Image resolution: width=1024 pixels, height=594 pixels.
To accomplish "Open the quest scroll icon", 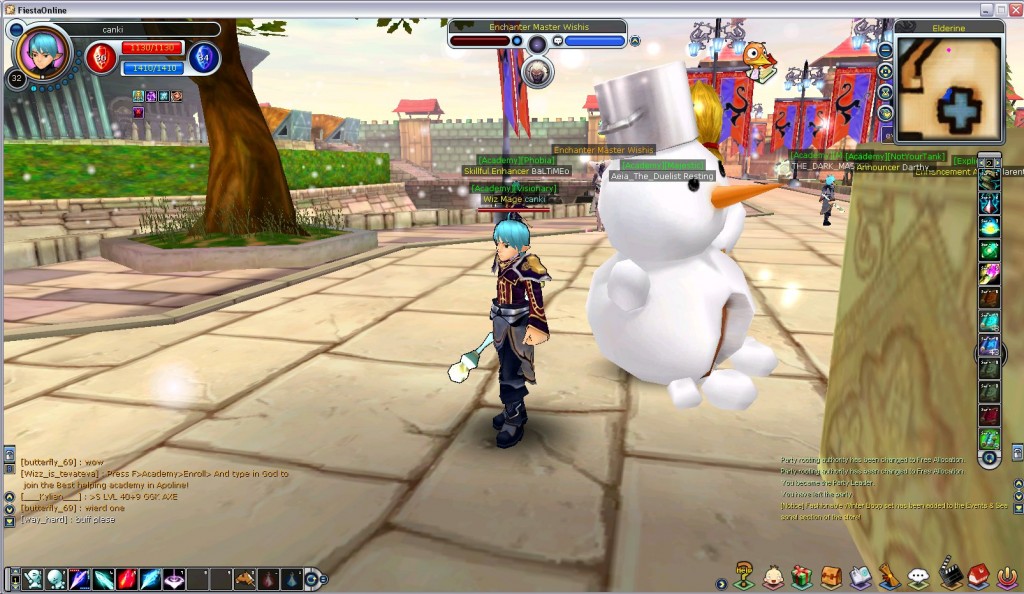I will point(889,577).
